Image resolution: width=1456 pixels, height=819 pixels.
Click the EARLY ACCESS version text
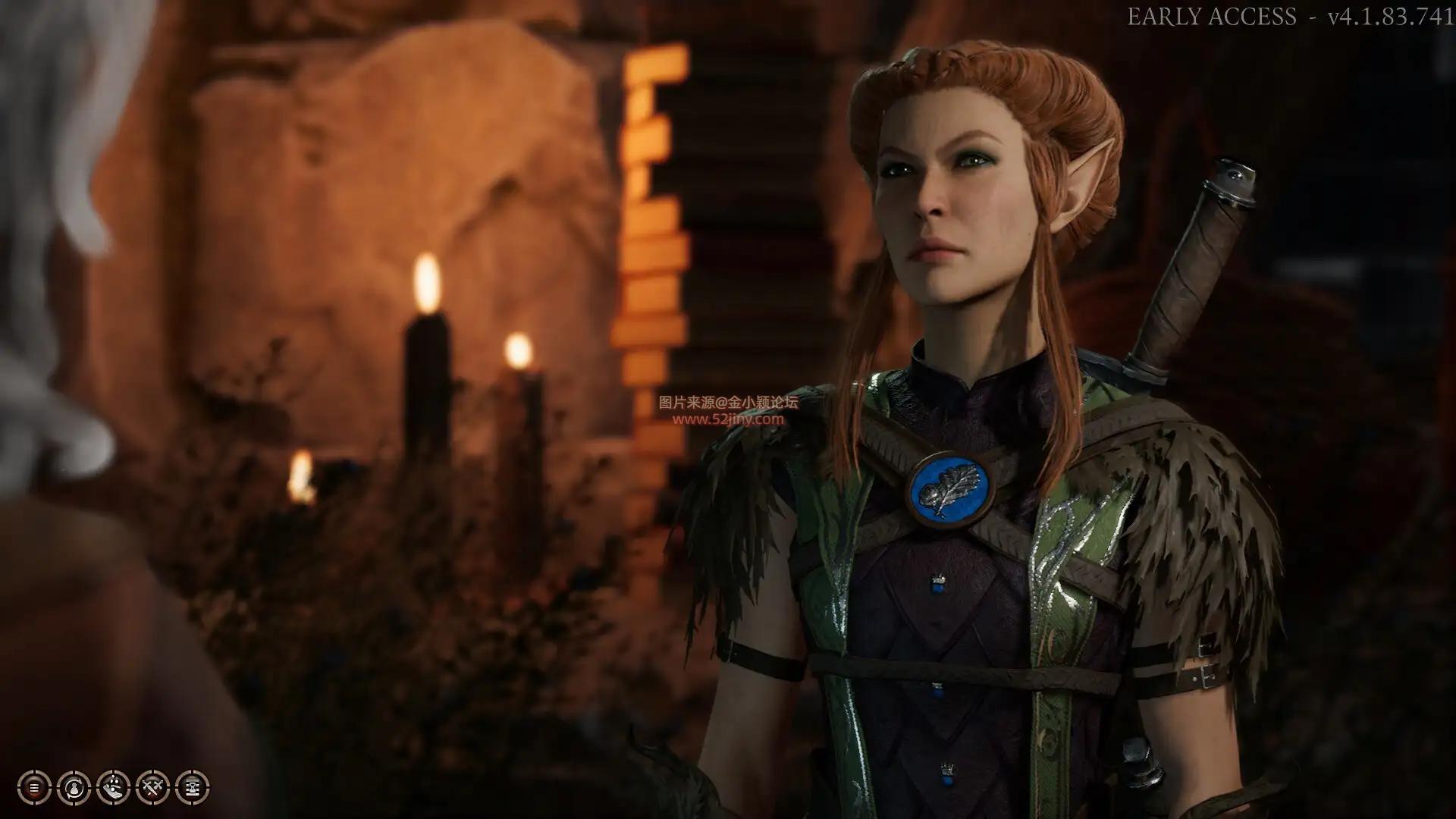pyautogui.click(x=1289, y=15)
